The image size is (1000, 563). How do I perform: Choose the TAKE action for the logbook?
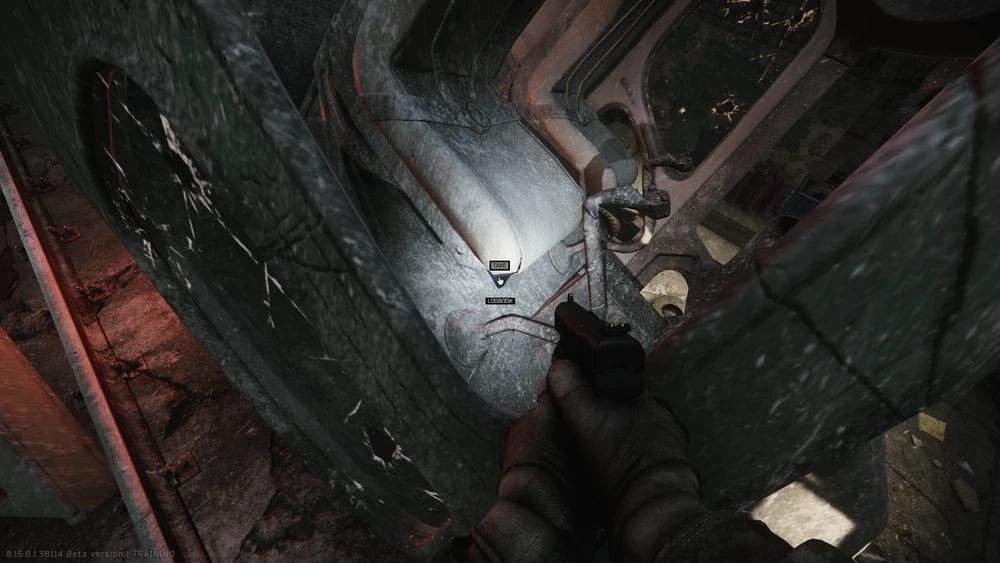(499, 266)
